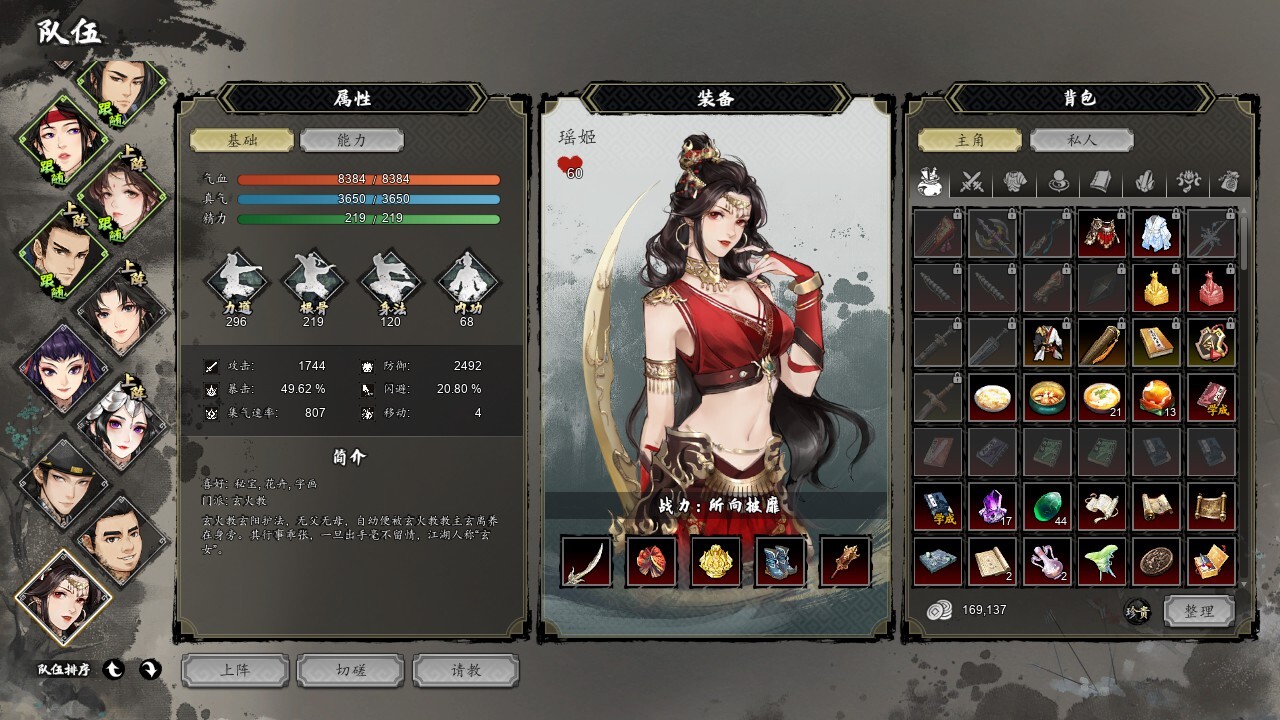Choose the purple crystal item in backpack
The image size is (1280, 720).
tap(992, 507)
